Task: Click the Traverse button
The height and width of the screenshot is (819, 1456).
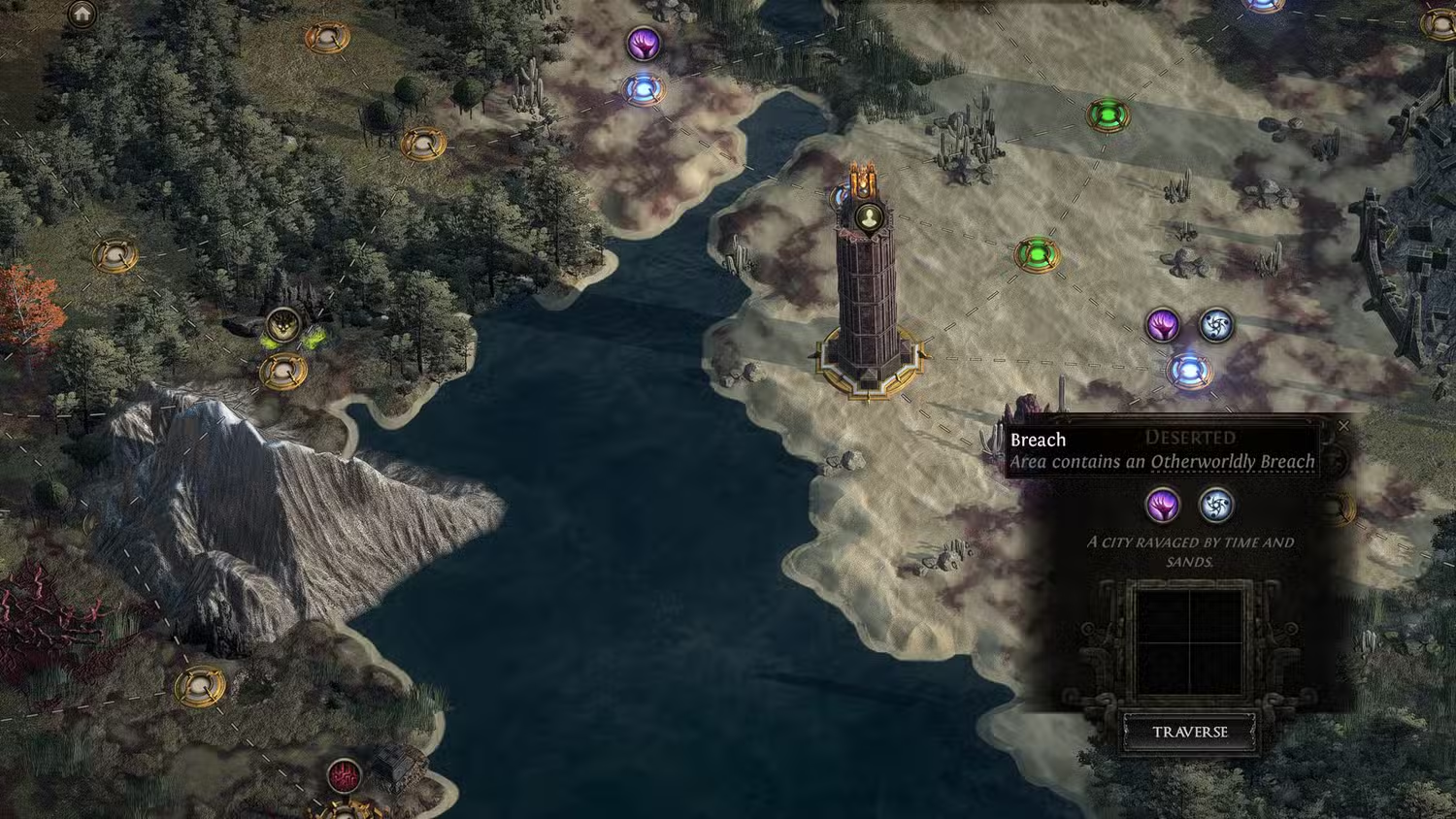Action: click(x=1189, y=732)
